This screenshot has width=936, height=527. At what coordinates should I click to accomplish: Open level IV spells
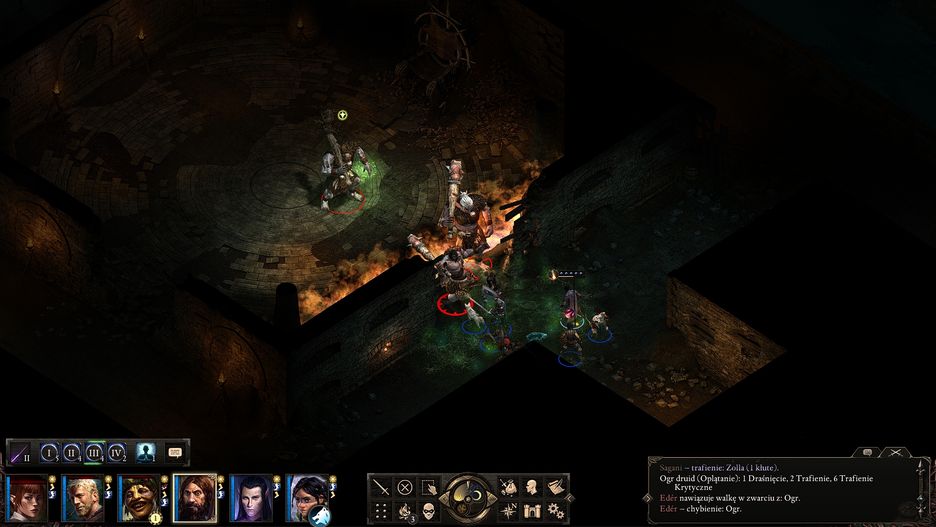coord(117,452)
